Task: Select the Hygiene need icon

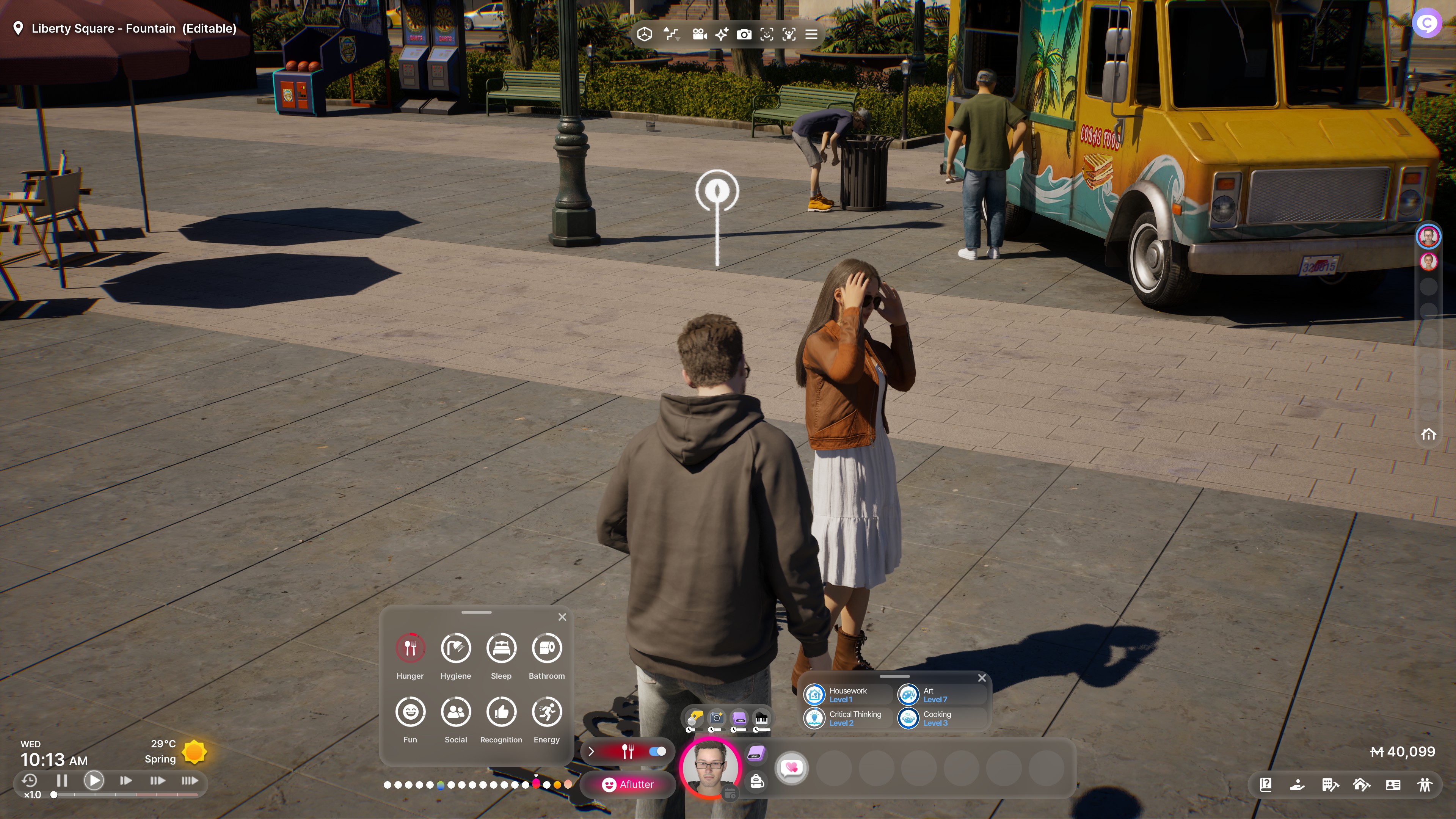Action: click(x=455, y=648)
